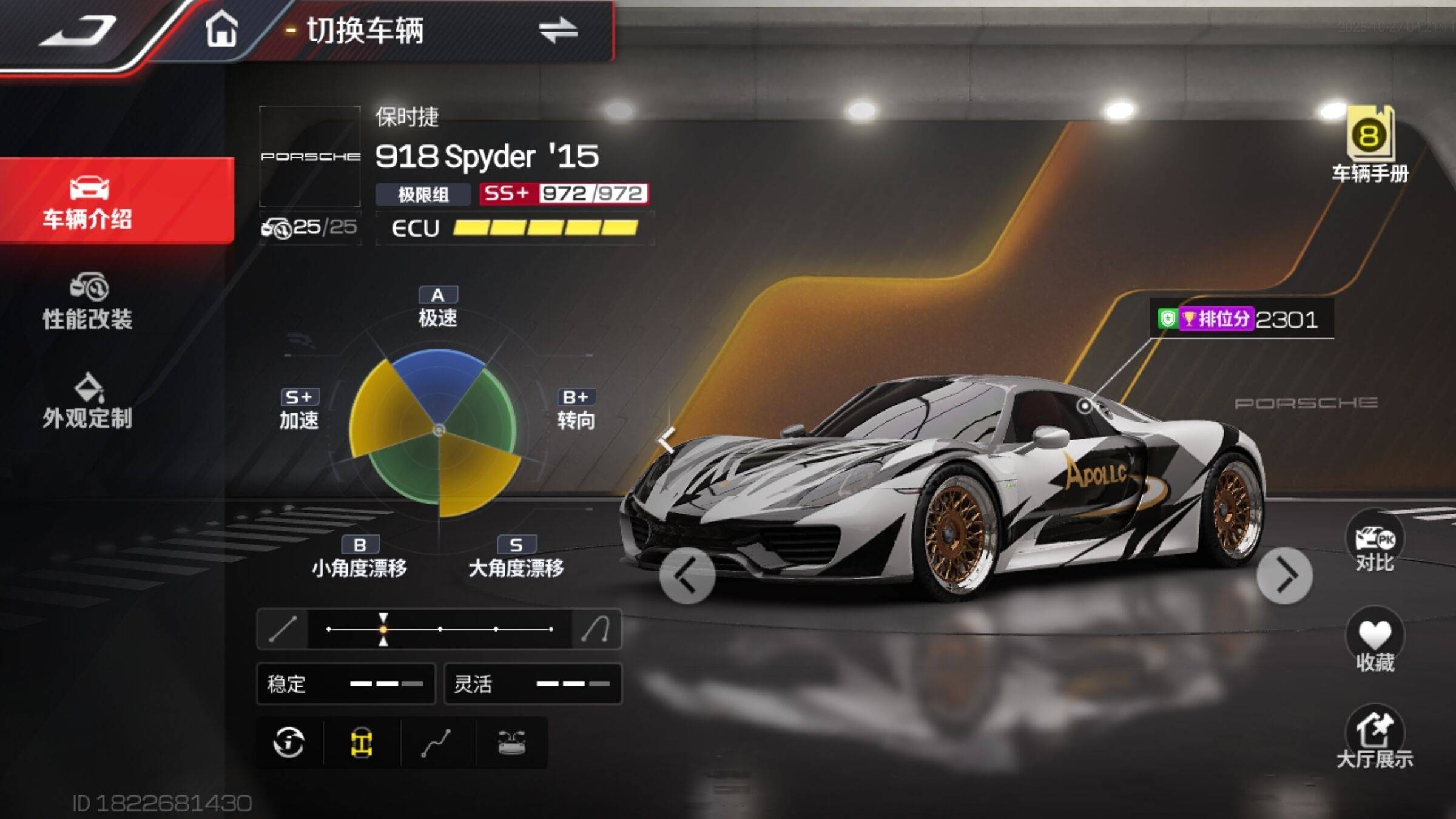Adjust the handling tuning slider marker
This screenshot has height=819, width=1456.
[x=383, y=629]
